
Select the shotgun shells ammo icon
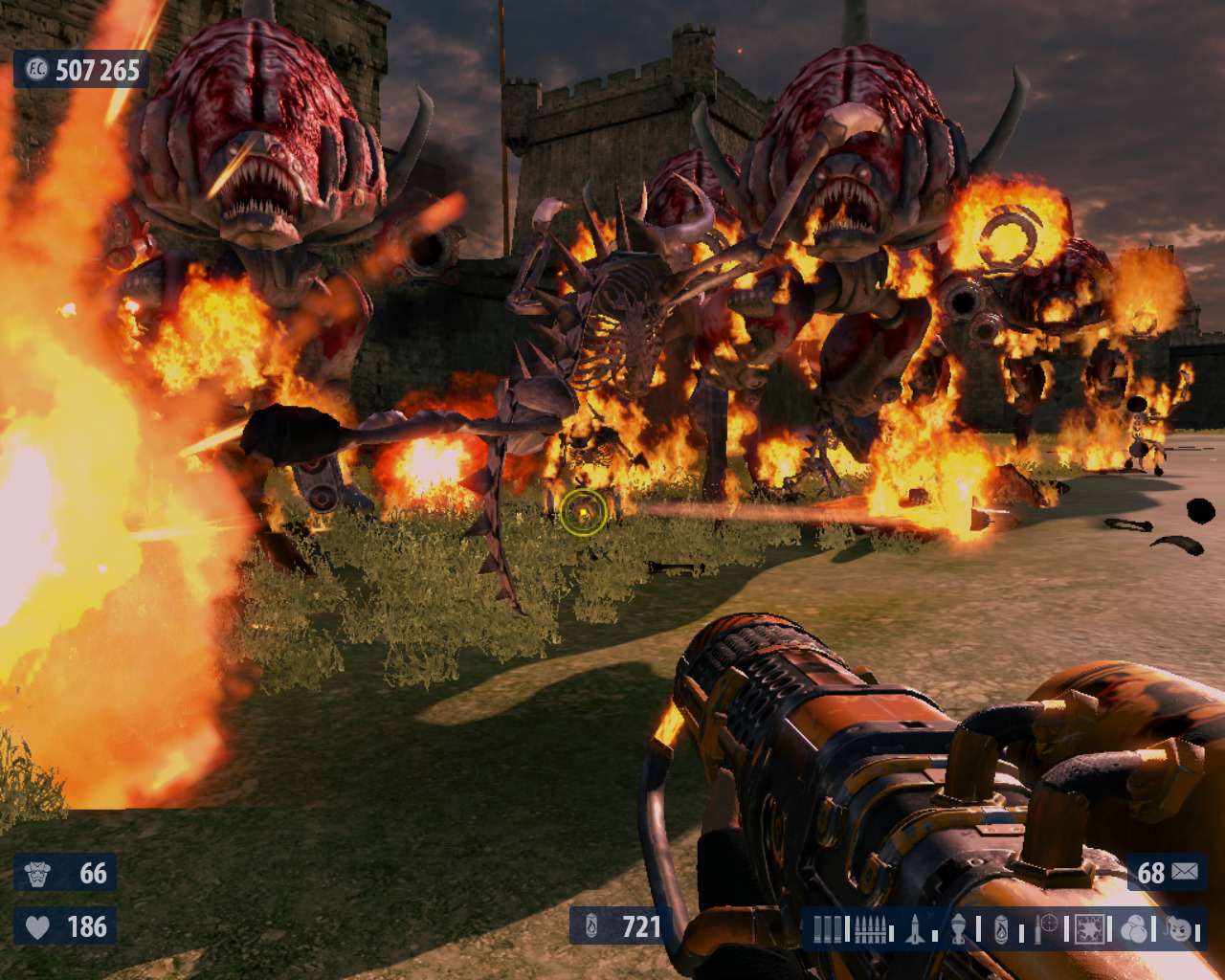(x=829, y=928)
